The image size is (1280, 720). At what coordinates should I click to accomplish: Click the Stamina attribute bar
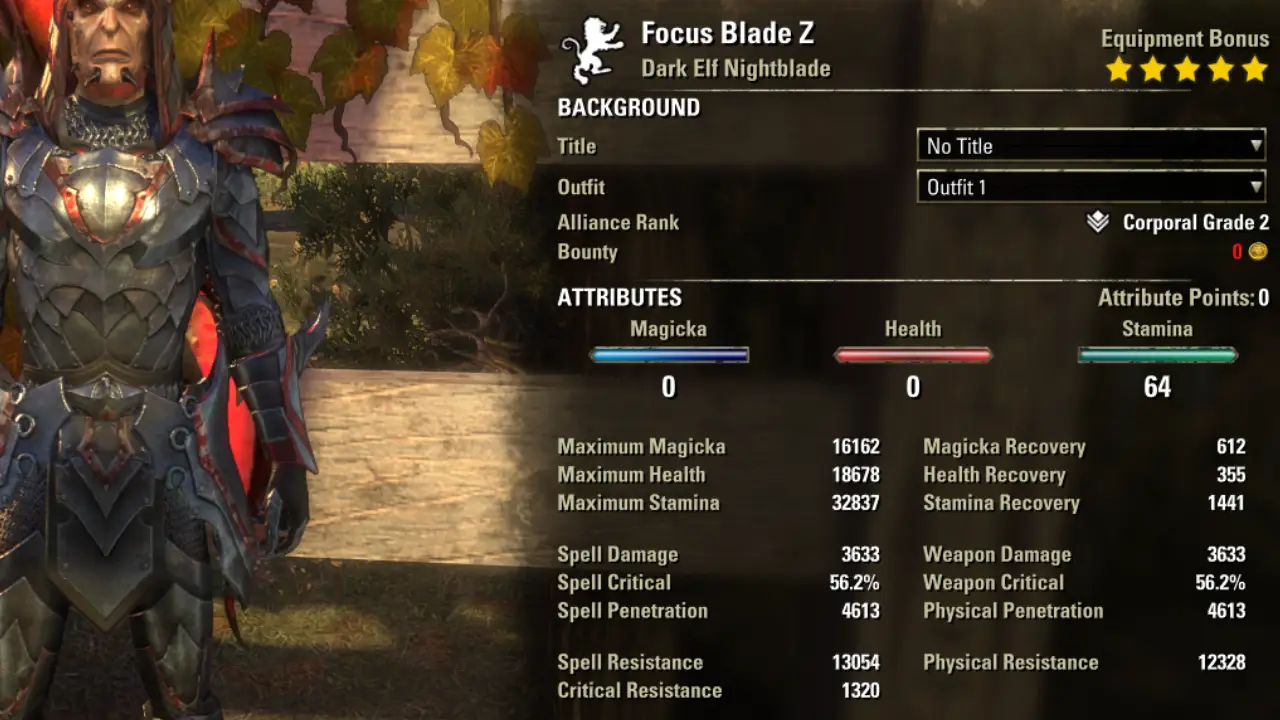point(1157,353)
